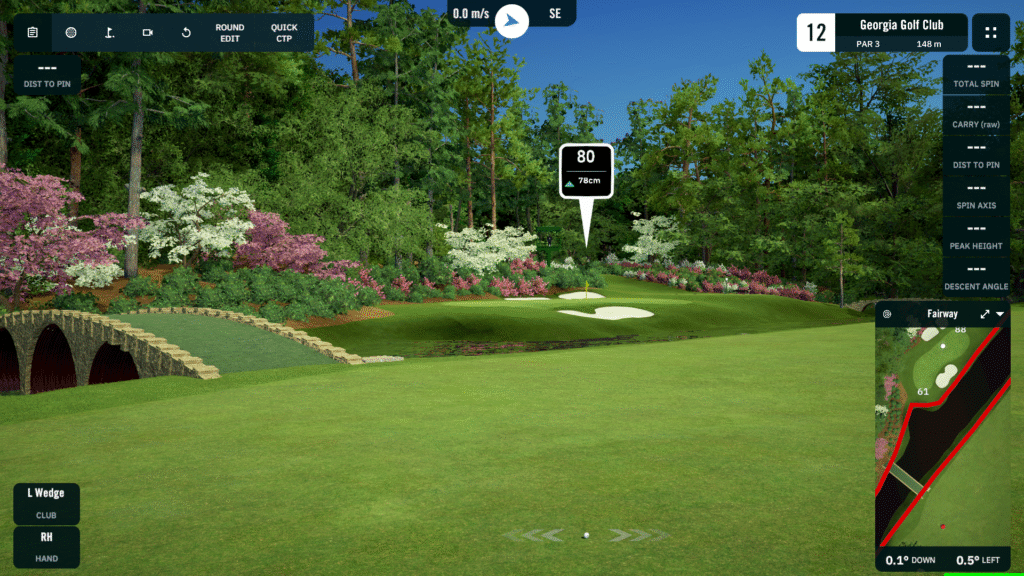Click the Georgia Golf Club hole info panel
The width and height of the screenshot is (1024, 576).
[x=882, y=32]
